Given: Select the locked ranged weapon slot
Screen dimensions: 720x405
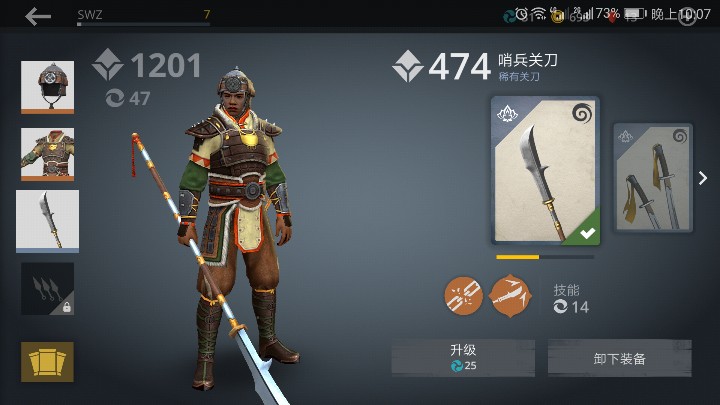Looking at the screenshot, I should (x=47, y=289).
